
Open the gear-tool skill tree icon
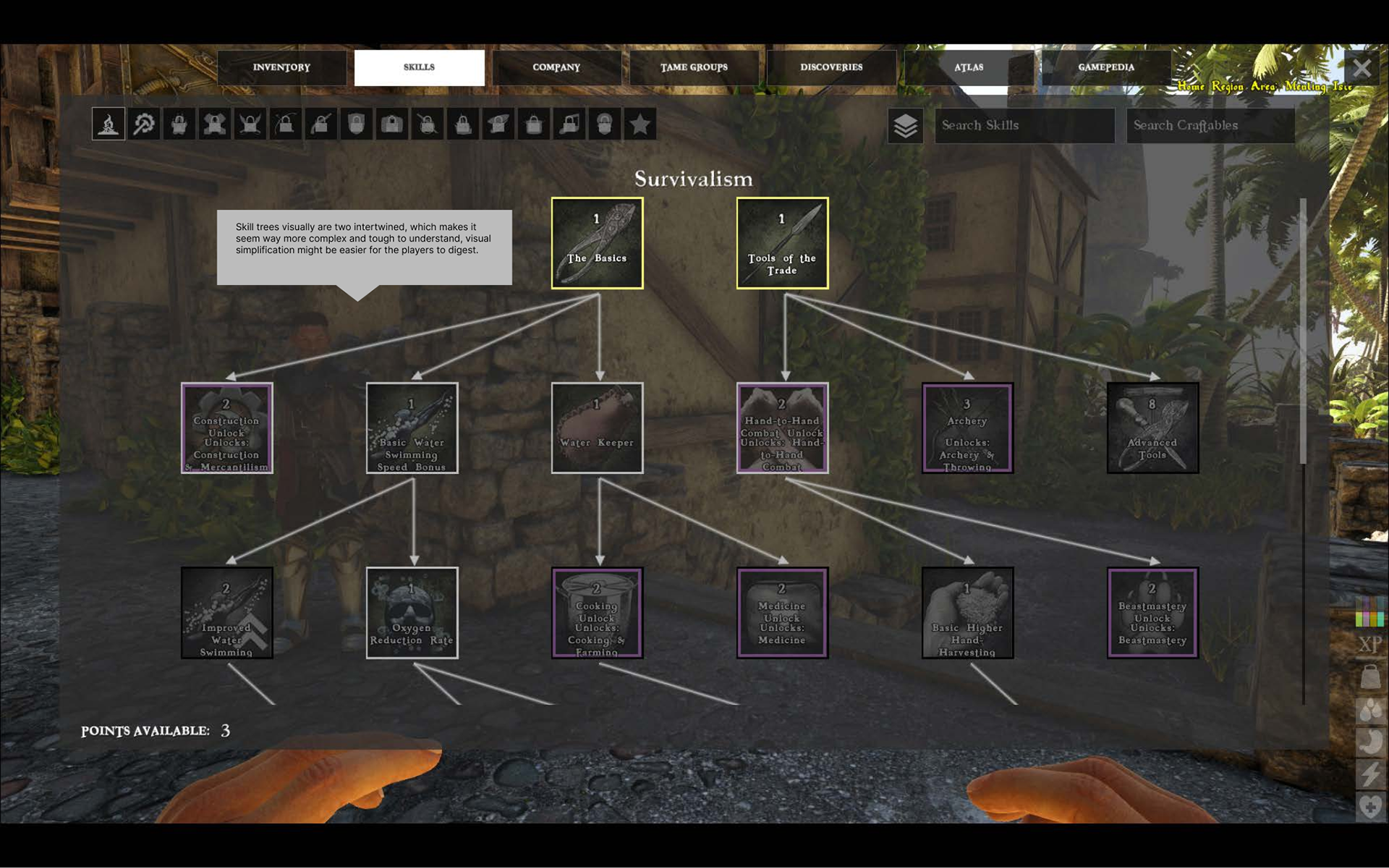click(x=143, y=124)
